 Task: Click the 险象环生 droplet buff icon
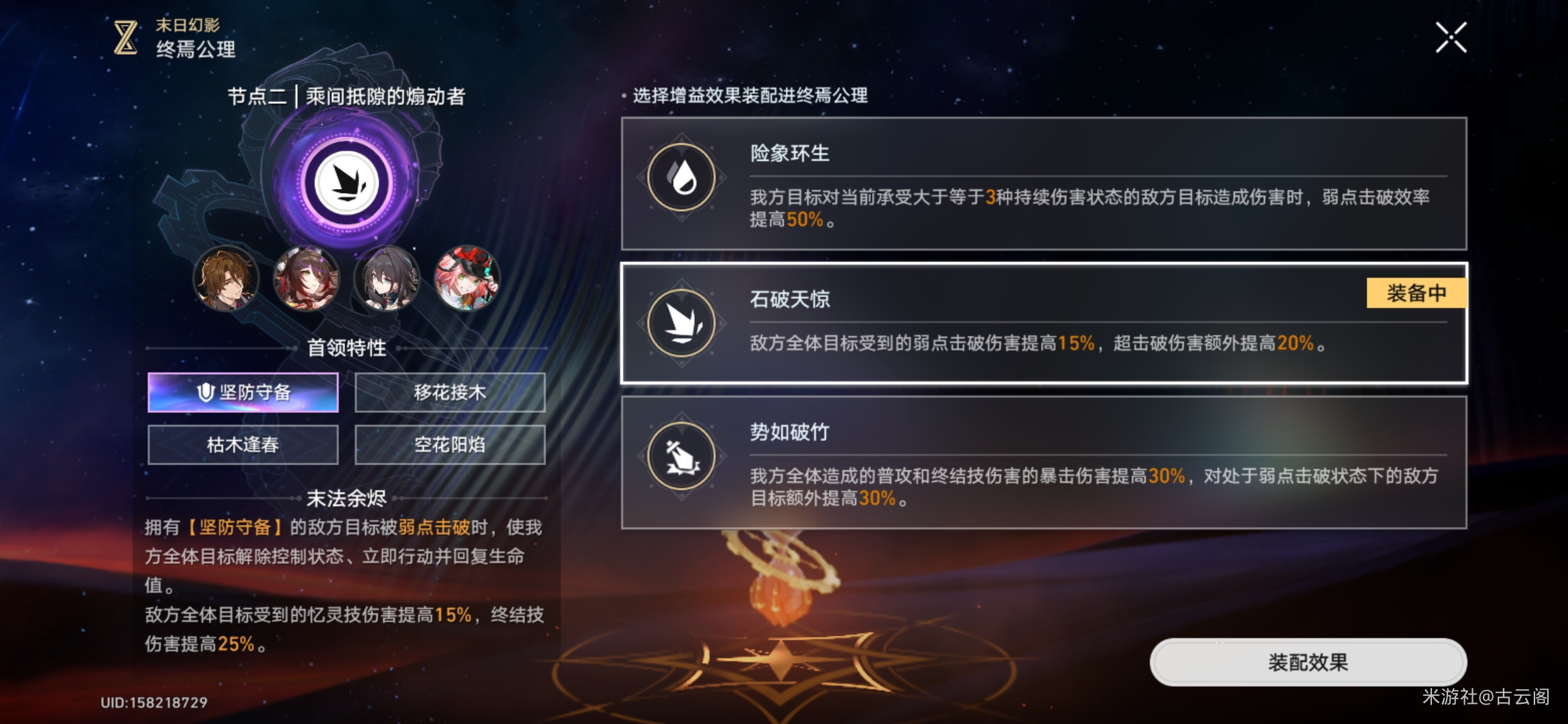pos(681,176)
